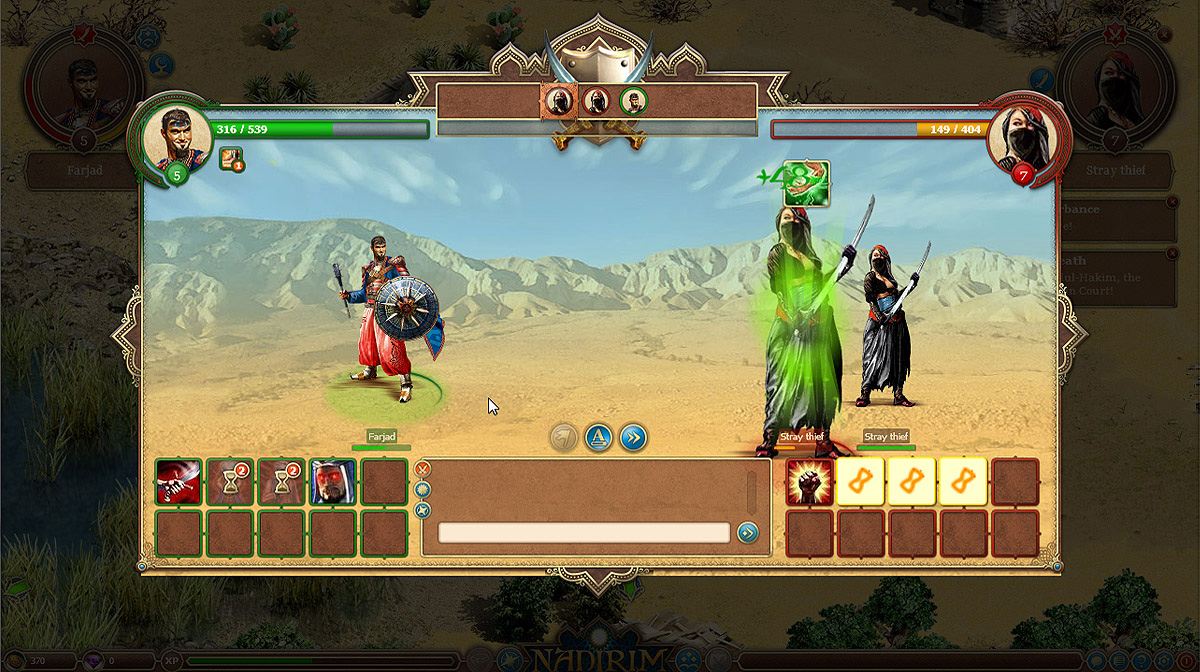Click the chat text input field
1200x672 pixels.
pos(583,533)
